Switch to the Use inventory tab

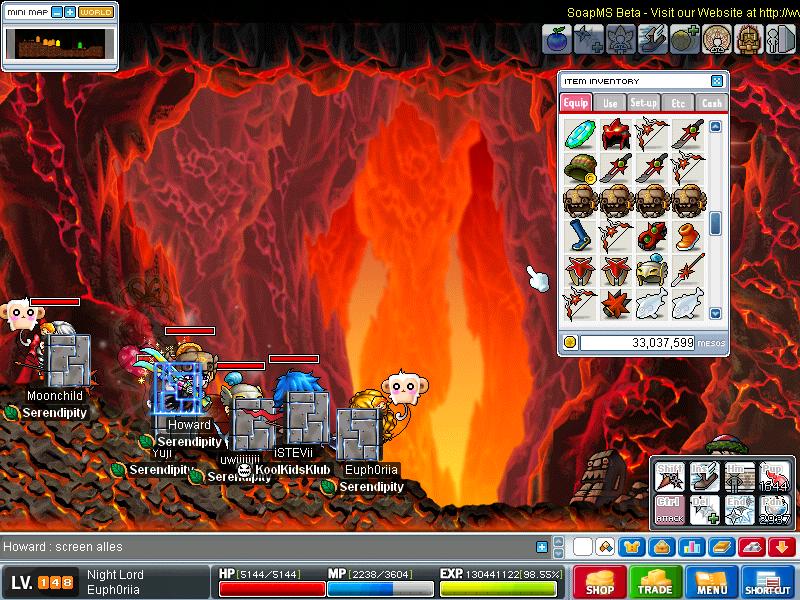[610, 102]
